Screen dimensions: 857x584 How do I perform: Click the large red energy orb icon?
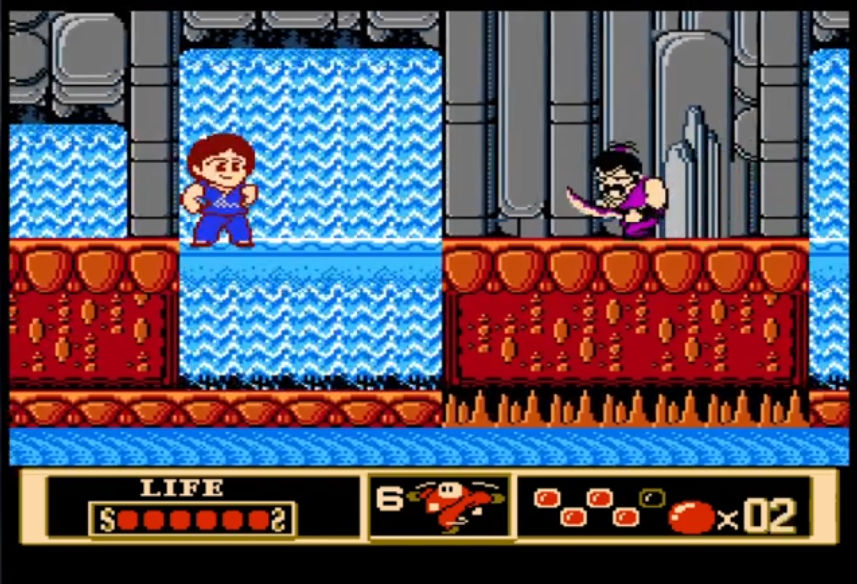(691, 516)
